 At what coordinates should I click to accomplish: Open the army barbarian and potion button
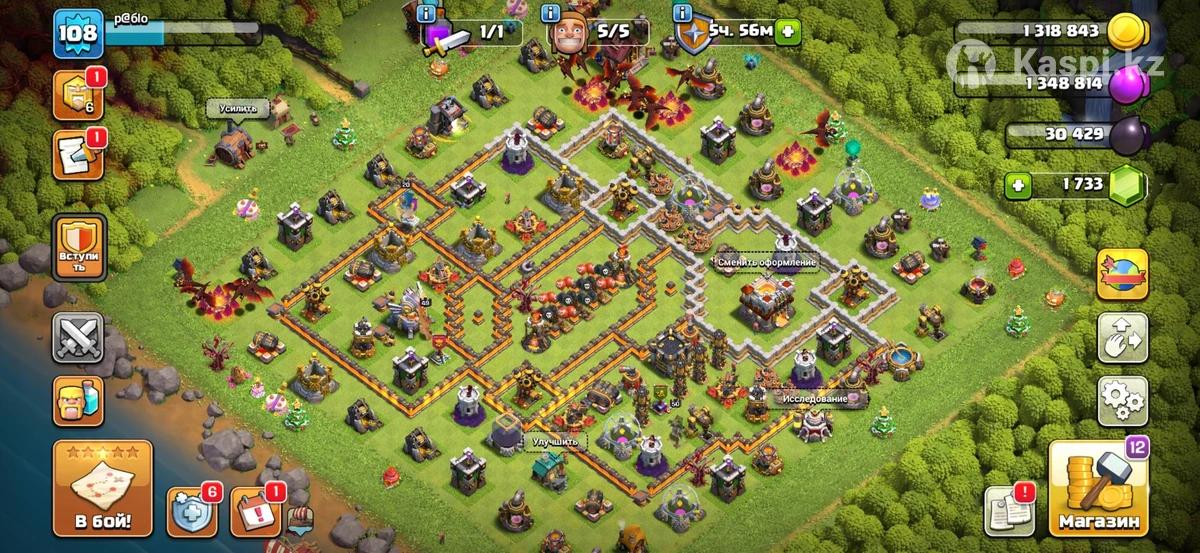pos(78,401)
